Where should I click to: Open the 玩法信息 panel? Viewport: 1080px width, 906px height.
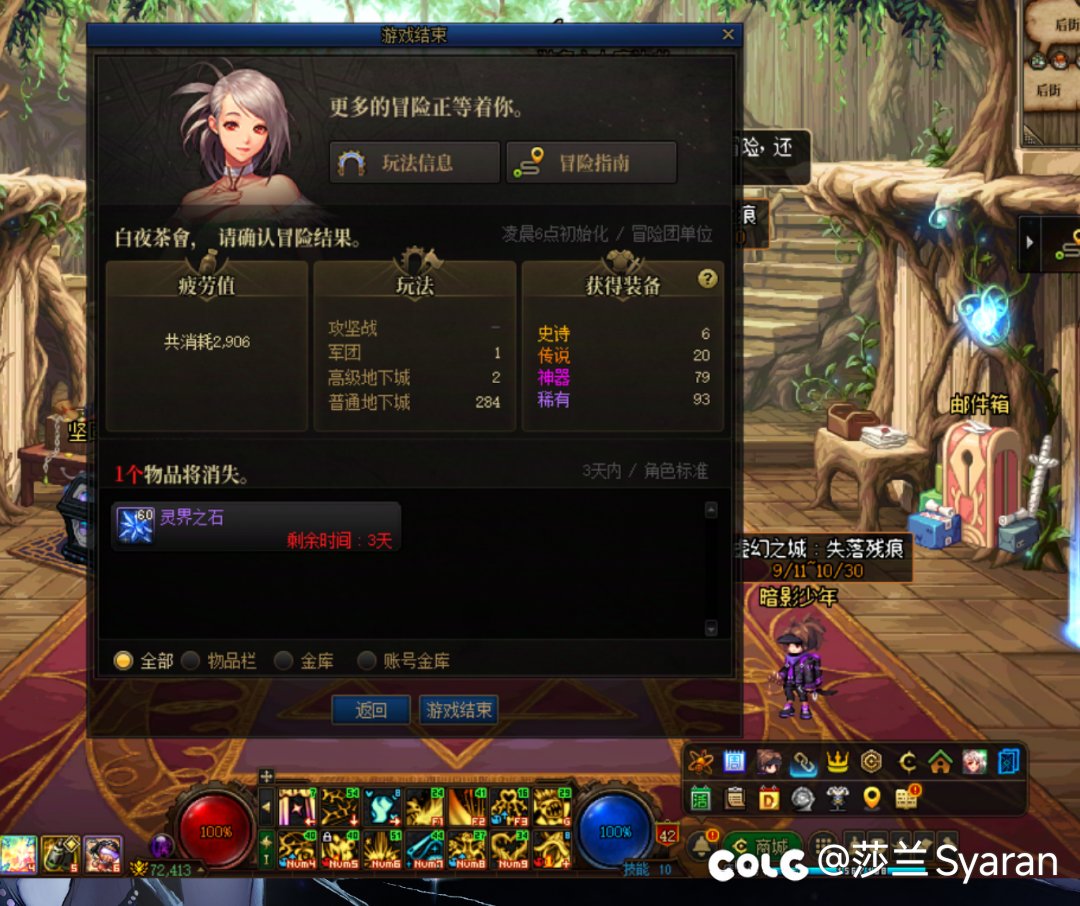tap(415, 163)
